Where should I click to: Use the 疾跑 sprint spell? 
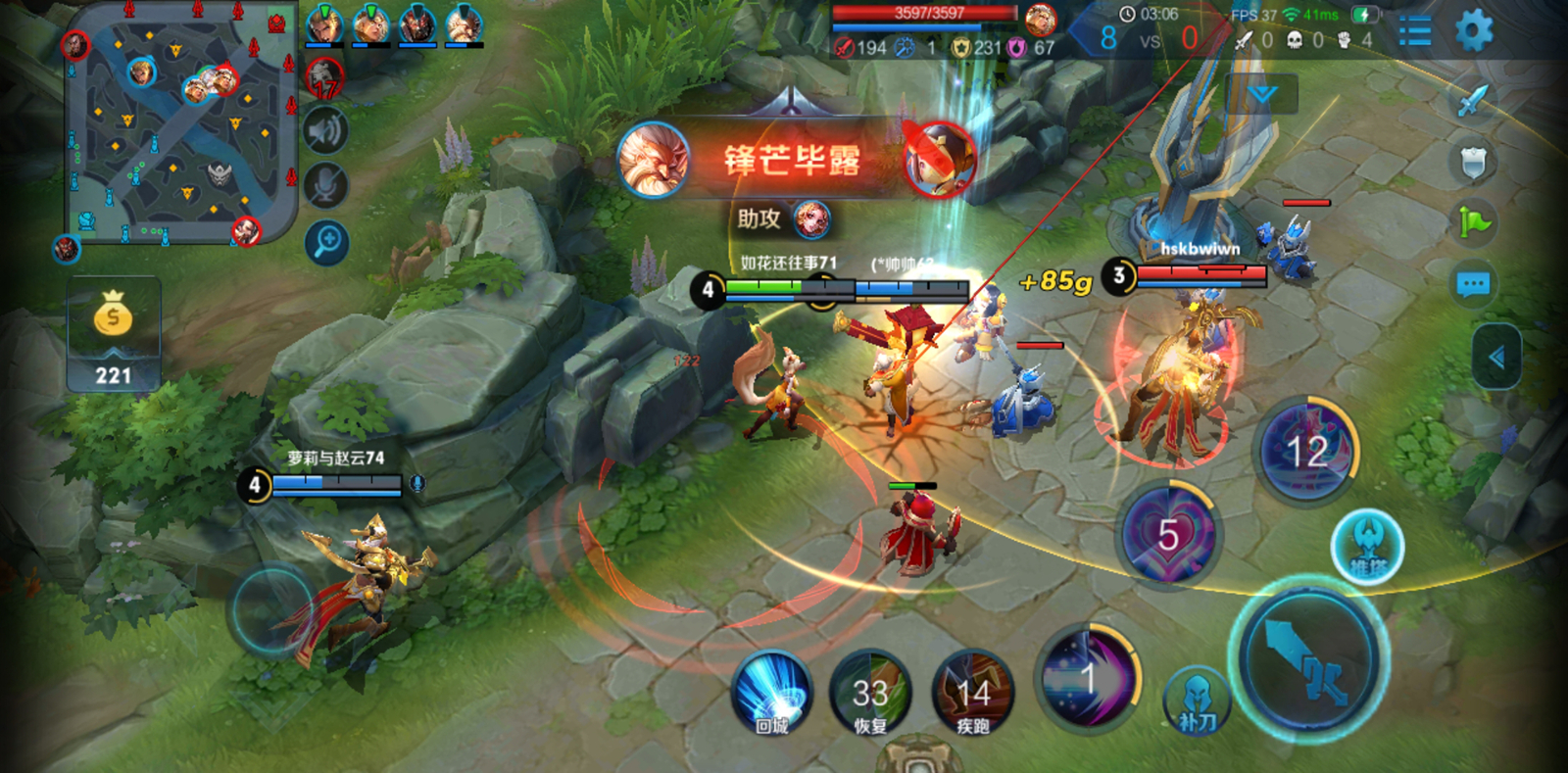(972, 694)
